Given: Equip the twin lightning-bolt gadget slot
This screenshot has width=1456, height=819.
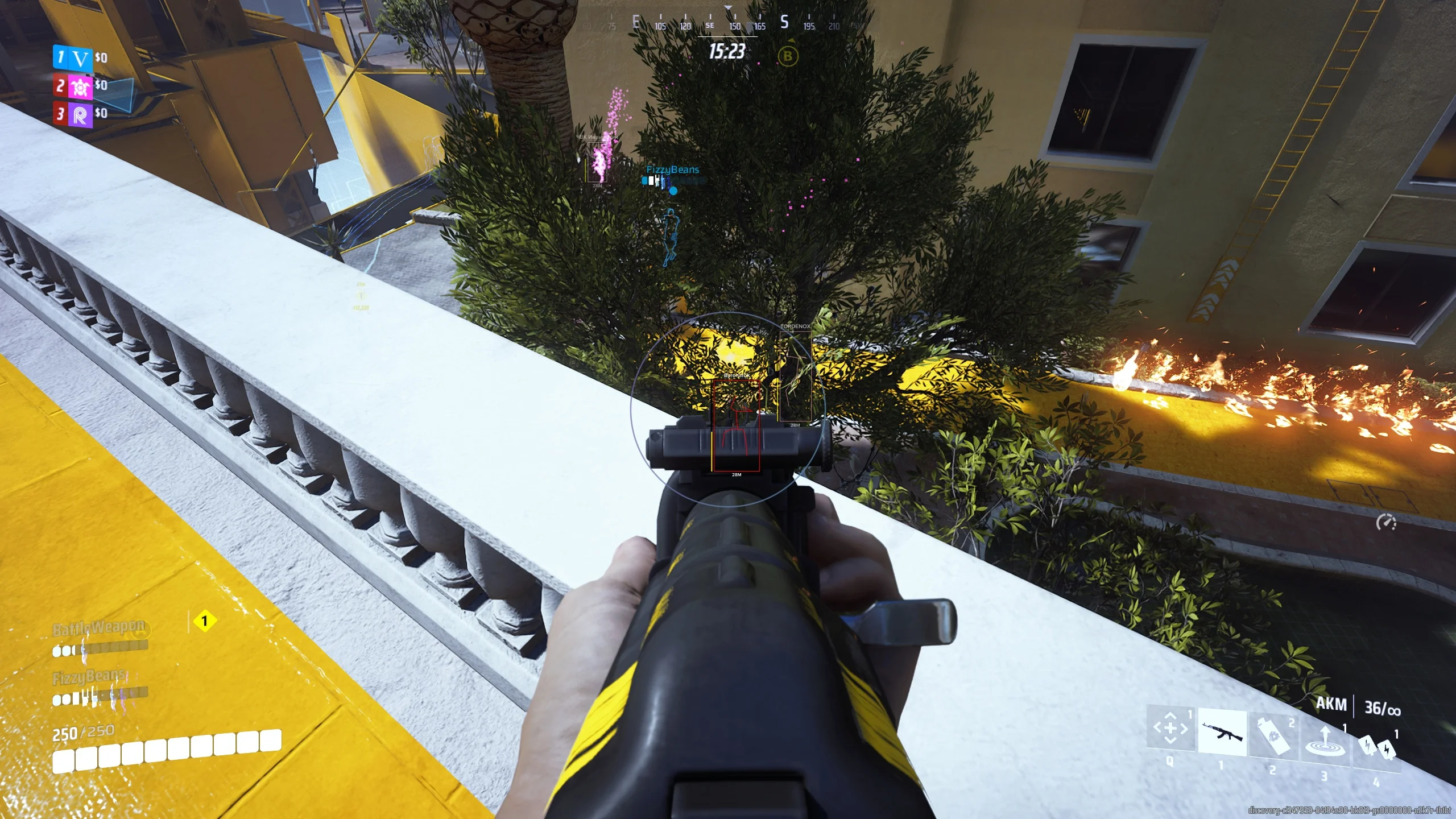Looking at the screenshot, I should tap(1377, 748).
